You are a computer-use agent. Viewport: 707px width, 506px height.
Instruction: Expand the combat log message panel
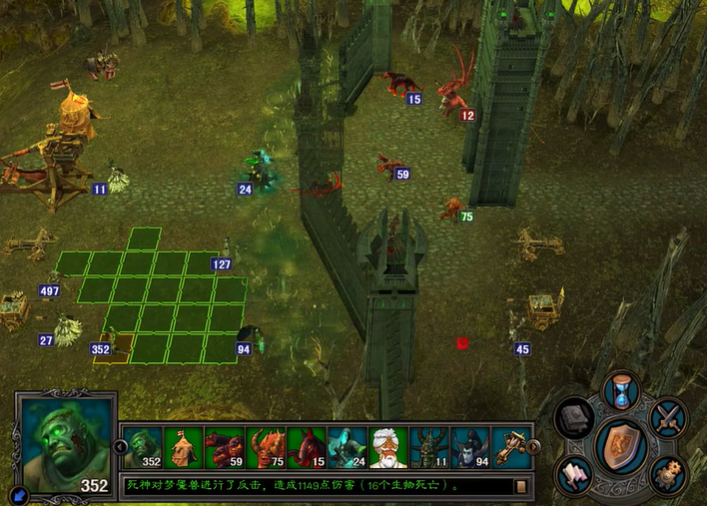[520, 487]
